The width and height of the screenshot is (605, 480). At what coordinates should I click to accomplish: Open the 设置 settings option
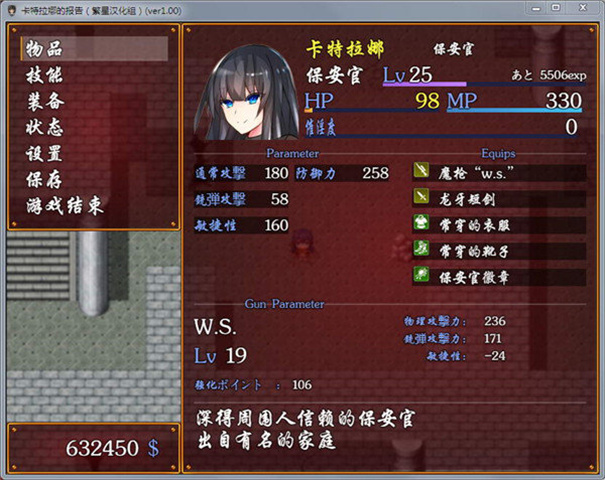[46, 153]
